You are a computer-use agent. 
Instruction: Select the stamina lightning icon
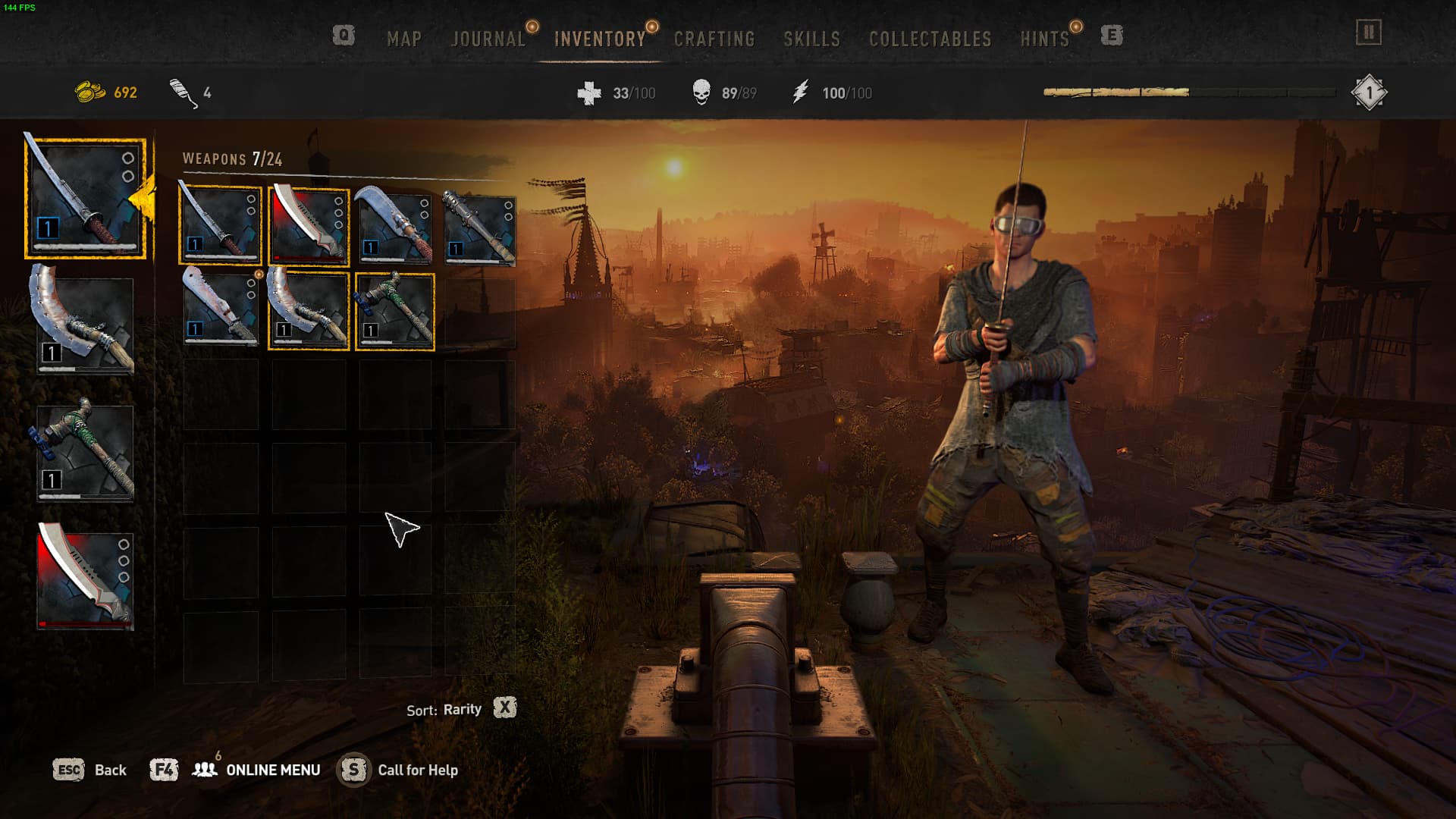pos(808,92)
